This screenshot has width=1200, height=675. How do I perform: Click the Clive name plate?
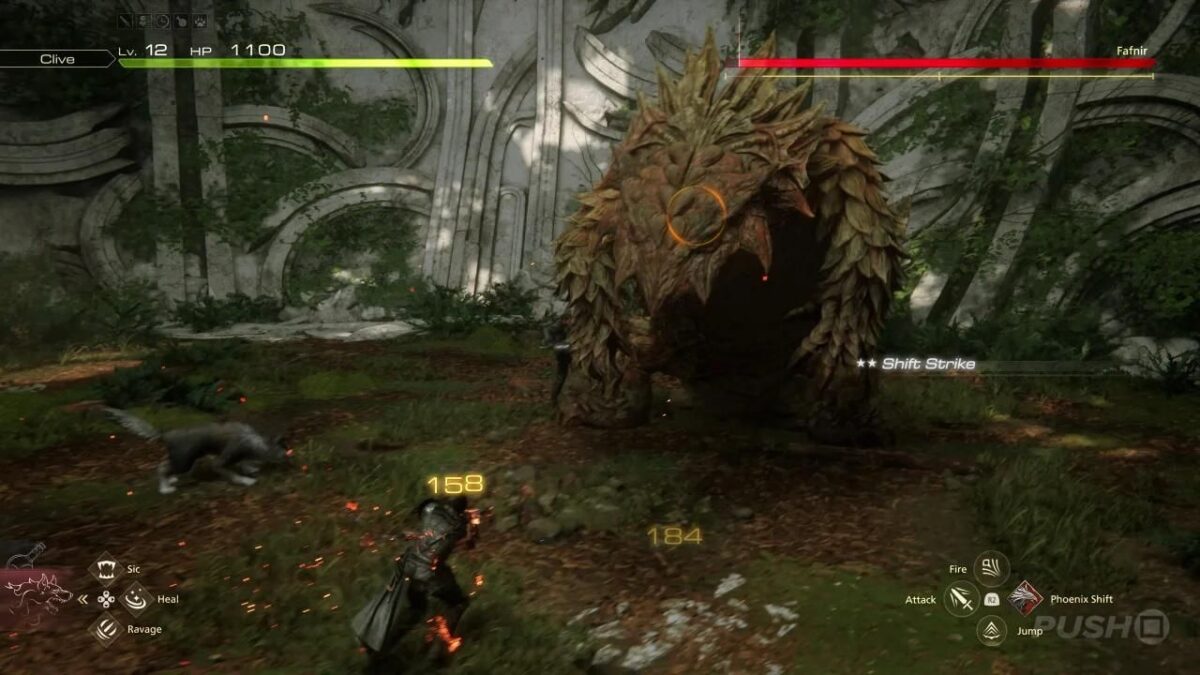point(57,59)
